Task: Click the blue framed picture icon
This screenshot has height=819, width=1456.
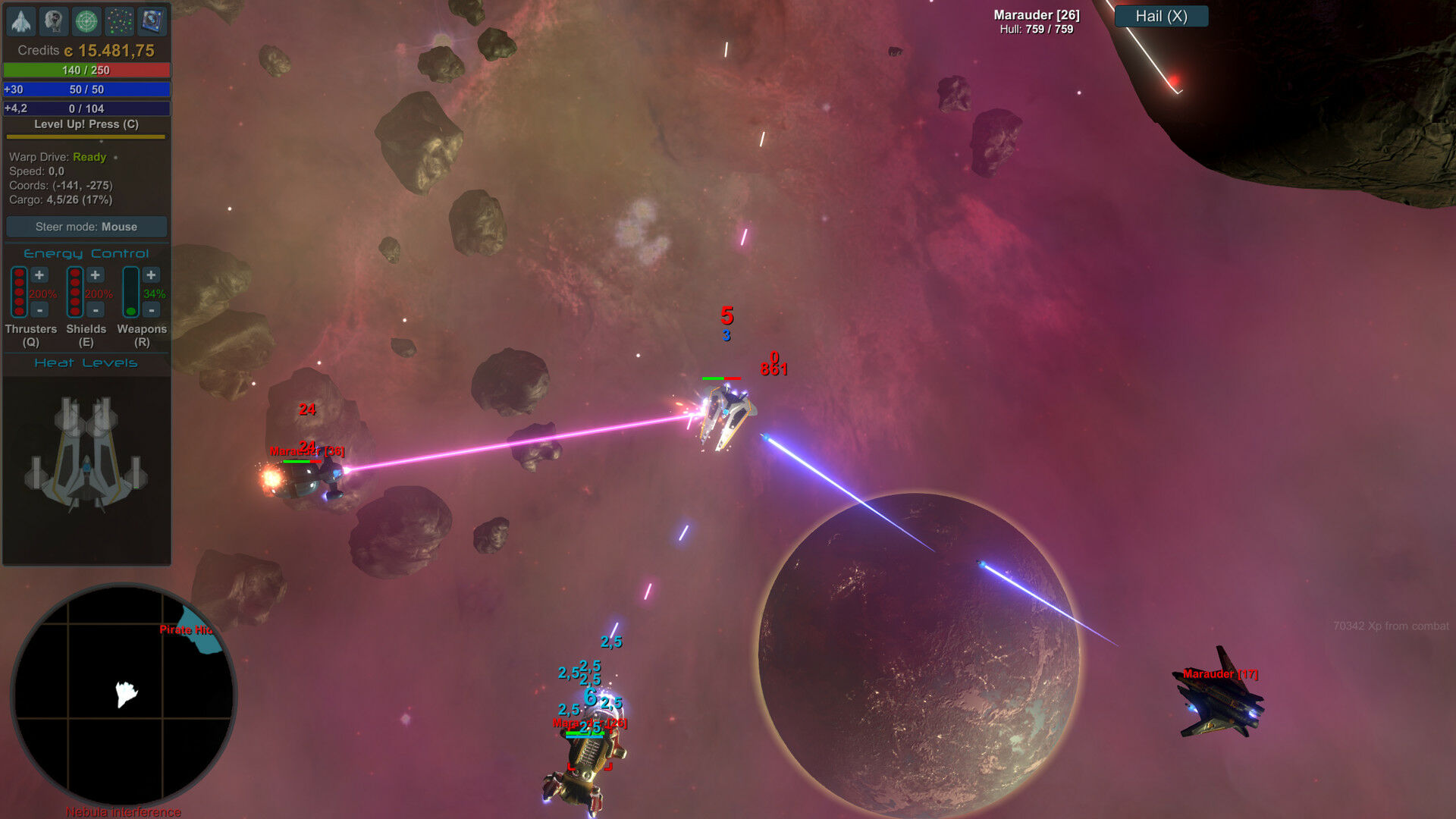Action: pos(152,20)
